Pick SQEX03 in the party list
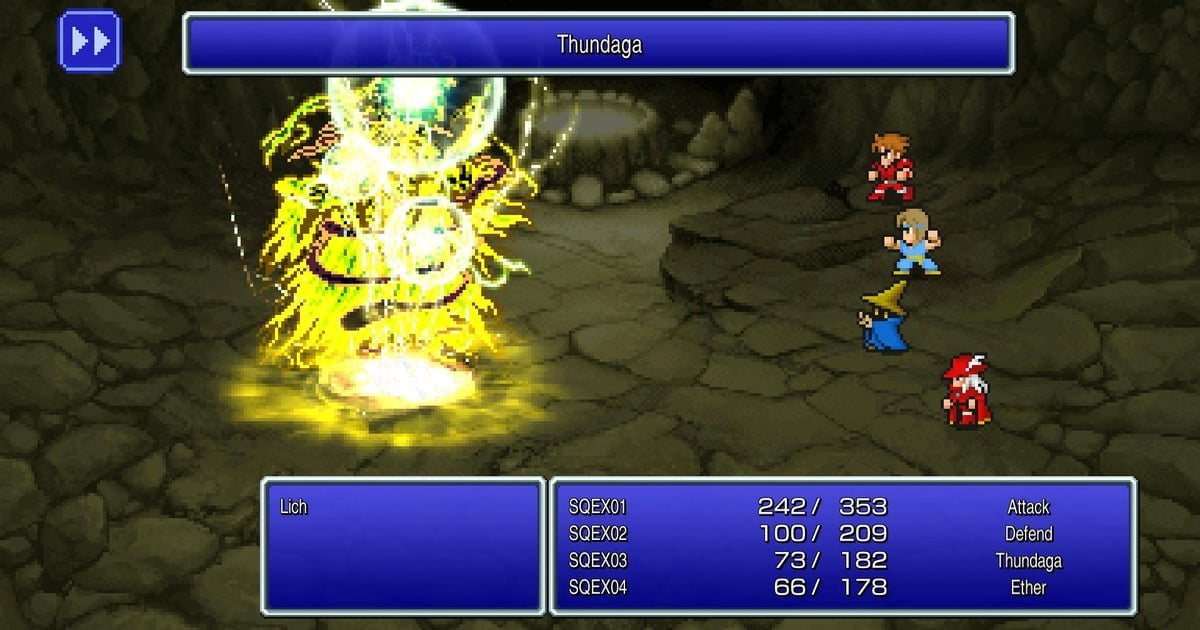Viewport: 1200px width, 630px height. pyautogui.click(x=598, y=561)
